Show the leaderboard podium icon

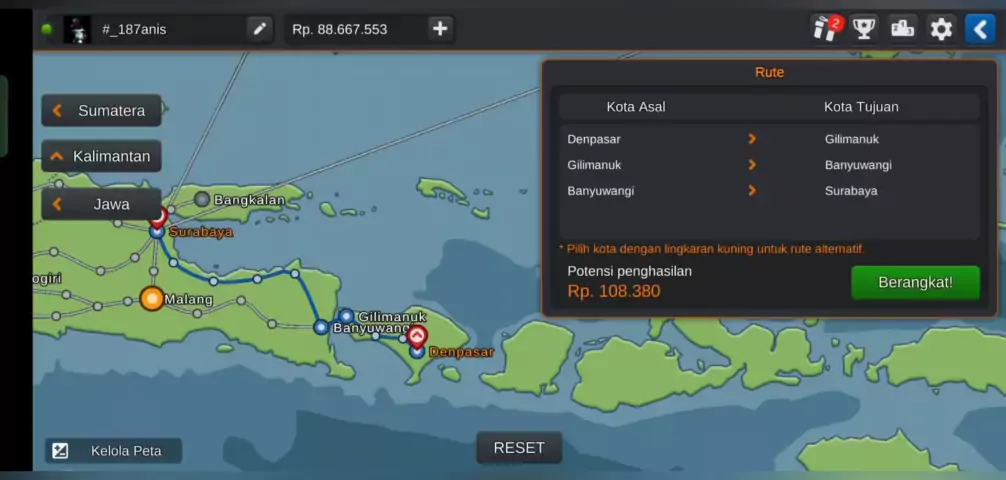pos(903,29)
